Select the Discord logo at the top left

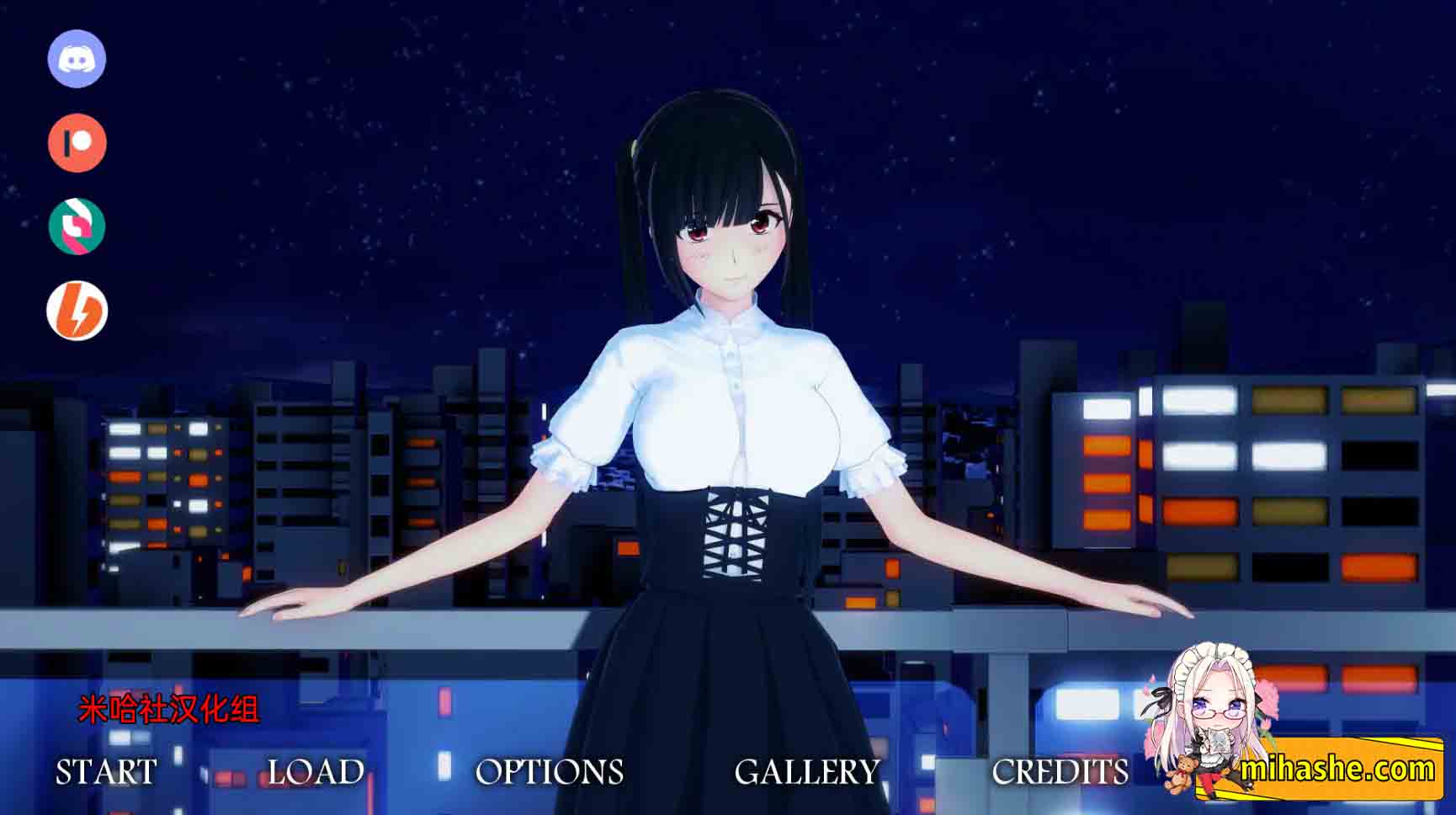(x=76, y=60)
